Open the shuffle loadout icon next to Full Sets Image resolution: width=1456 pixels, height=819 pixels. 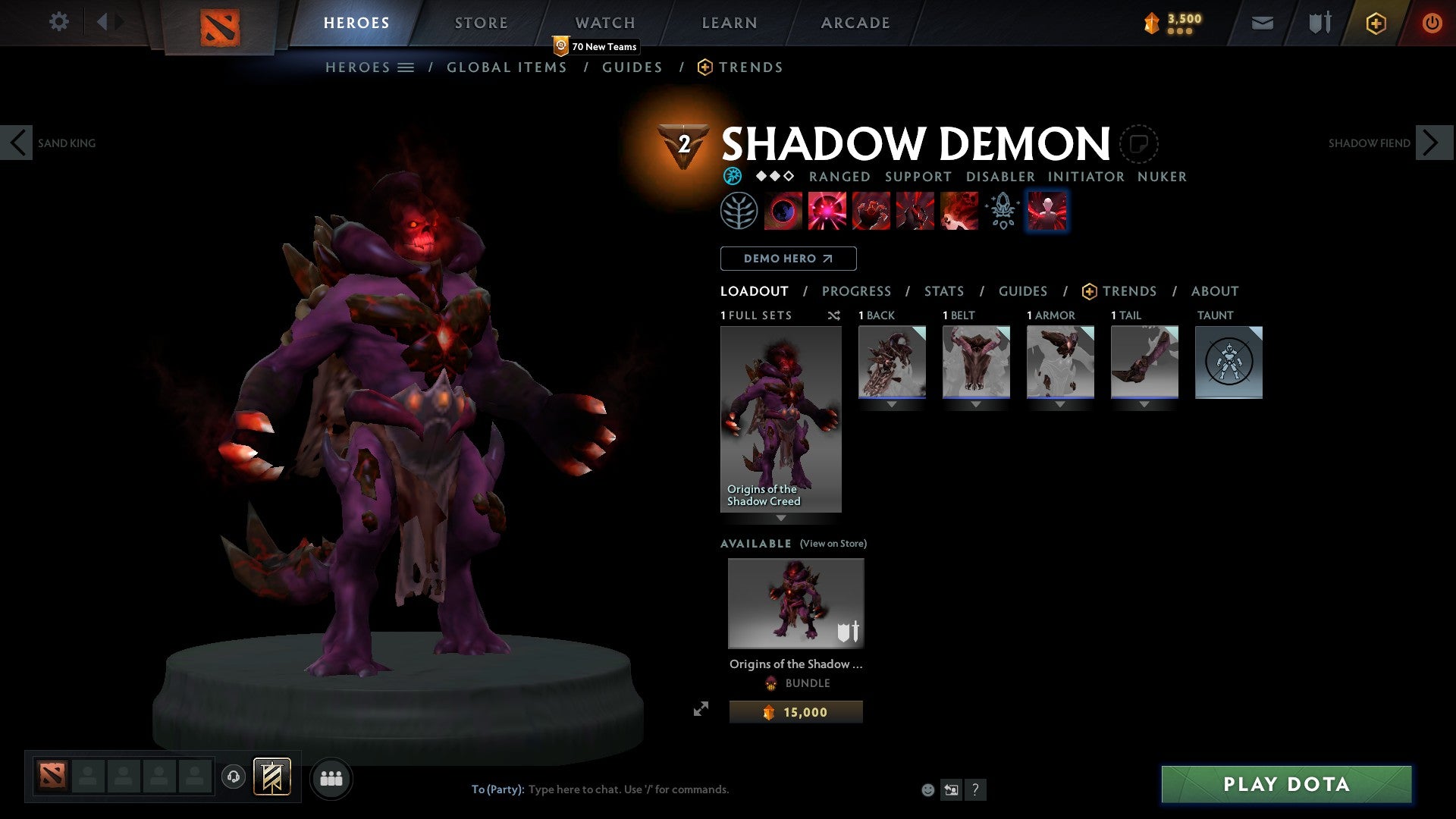tap(833, 315)
